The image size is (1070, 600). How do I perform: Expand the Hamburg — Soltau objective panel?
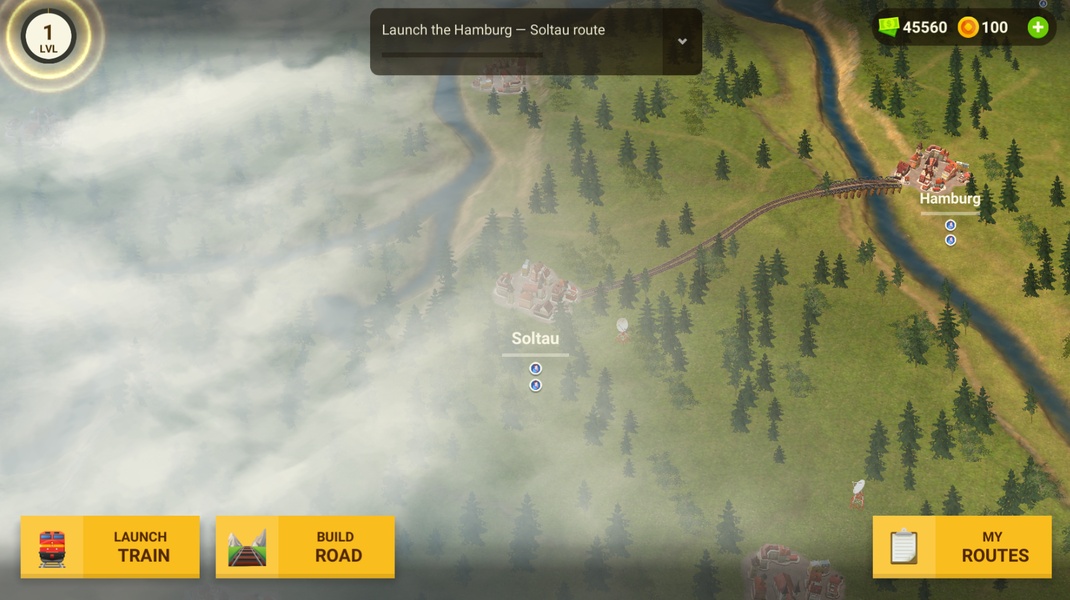coord(682,42)
